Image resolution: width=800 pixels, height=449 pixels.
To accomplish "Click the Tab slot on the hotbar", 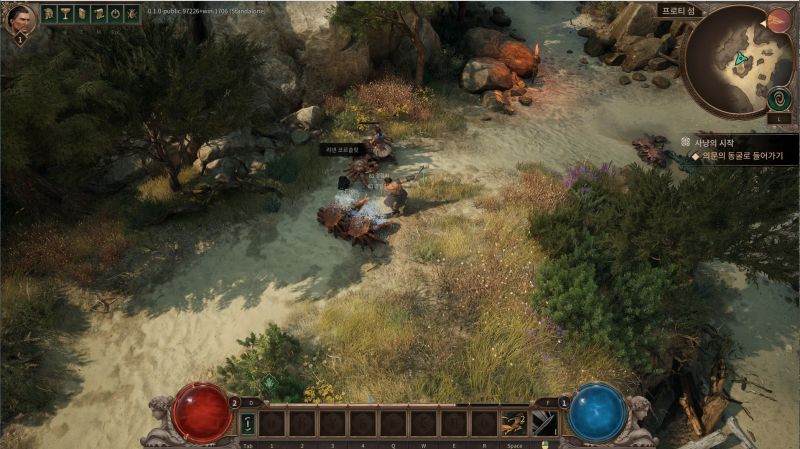I will click(x=247, y=424).
